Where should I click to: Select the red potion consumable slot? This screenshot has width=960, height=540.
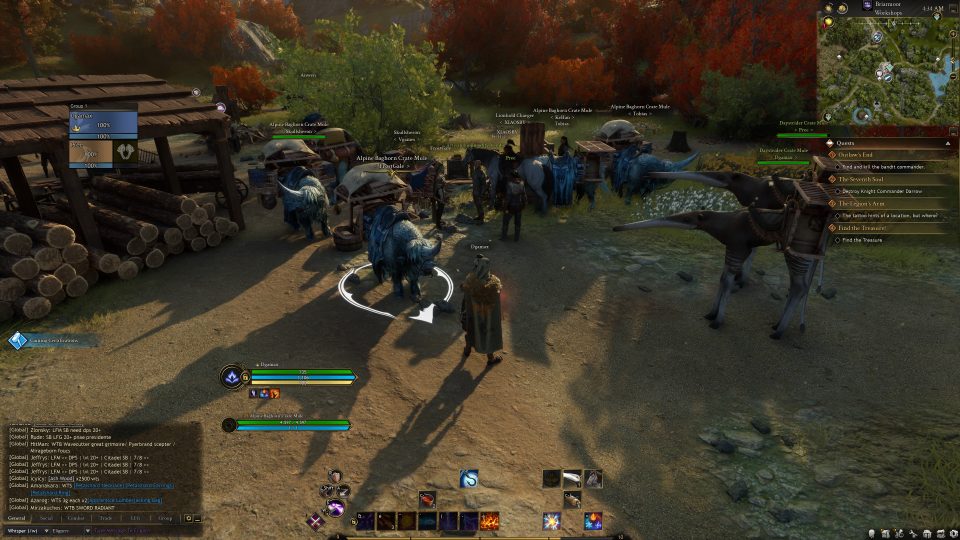[x=427, y=499]
